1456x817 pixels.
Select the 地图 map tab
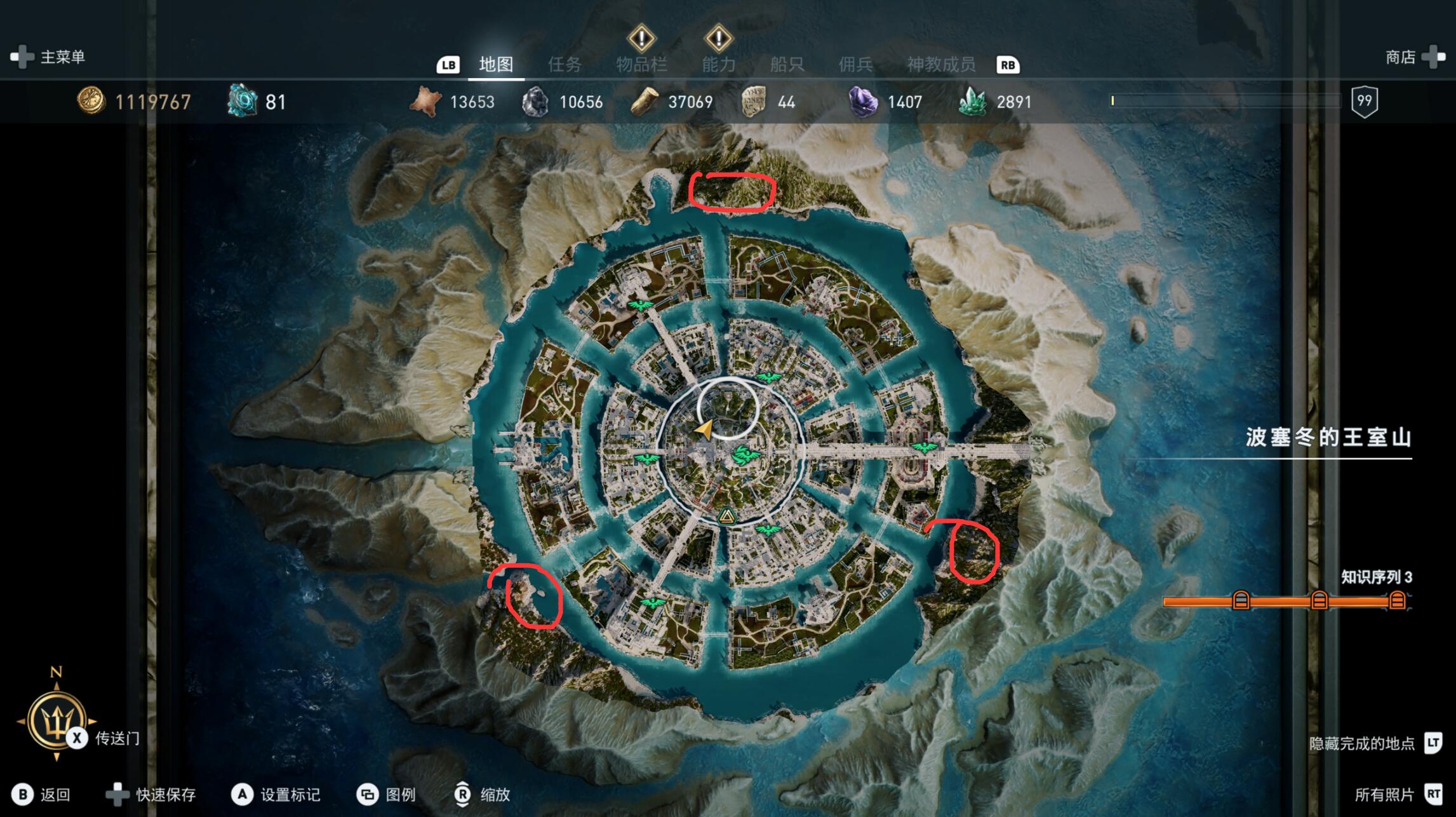coord(496,64)
